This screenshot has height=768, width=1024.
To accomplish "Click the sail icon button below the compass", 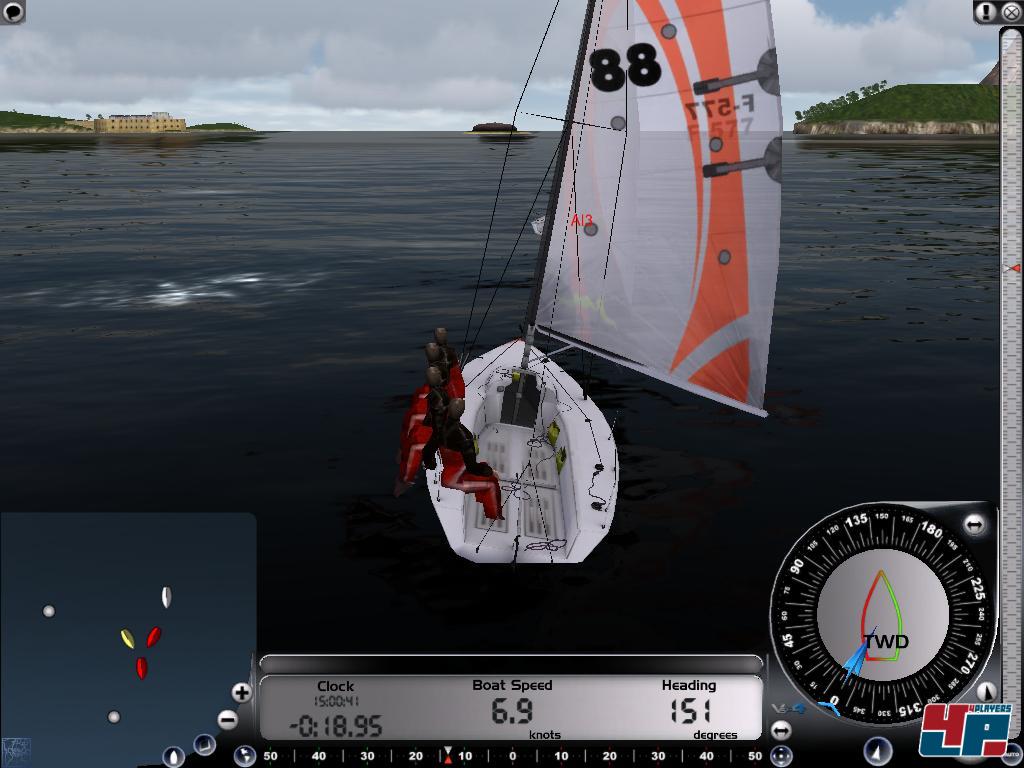I will point(877,750).
